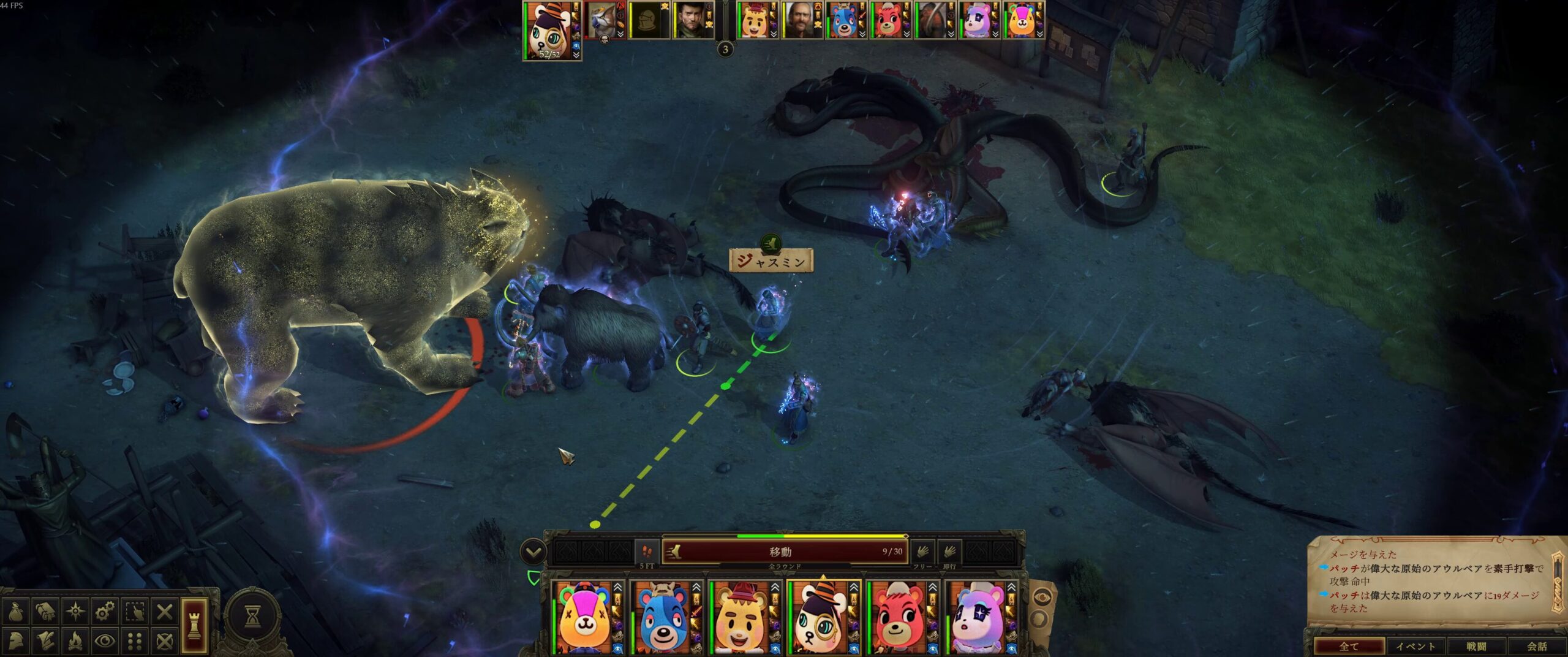Click the campfire rest icon
Image resolution: width=1568 pixels, height=657 pixels.
[75, 641]
